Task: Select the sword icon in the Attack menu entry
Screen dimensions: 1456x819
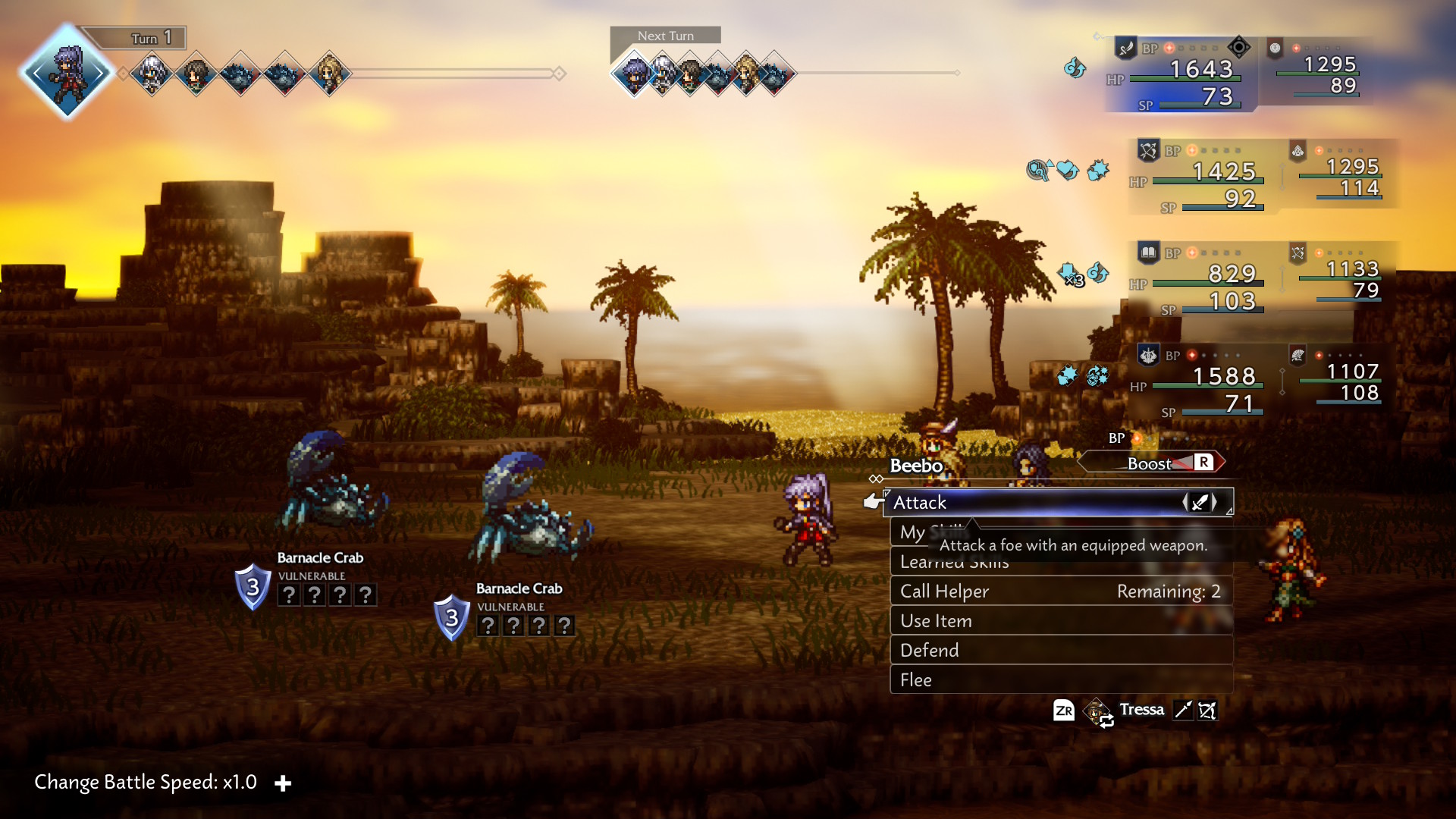Action: tap(1200, 501)
